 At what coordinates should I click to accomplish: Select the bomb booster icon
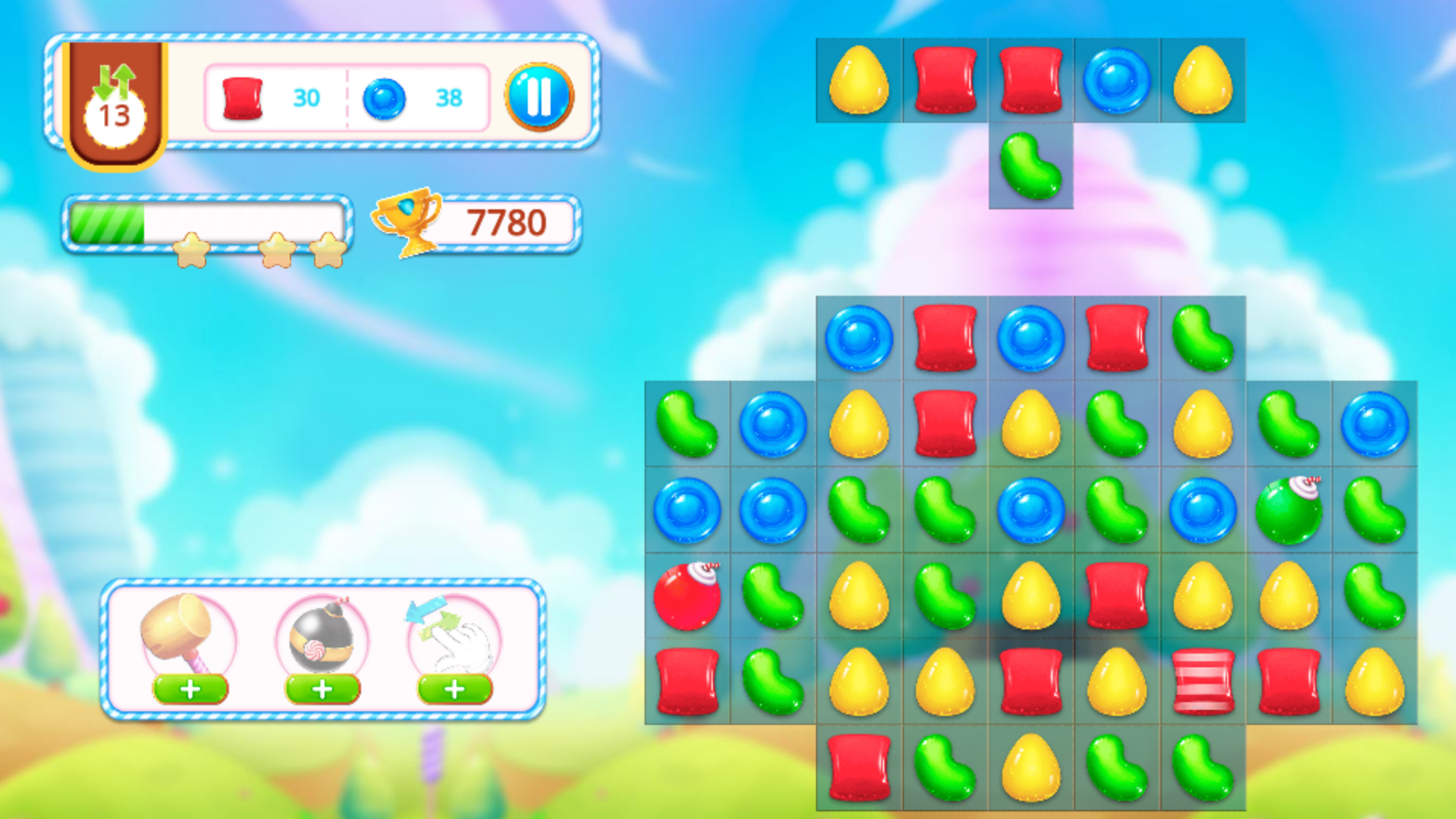coord(321,637)
